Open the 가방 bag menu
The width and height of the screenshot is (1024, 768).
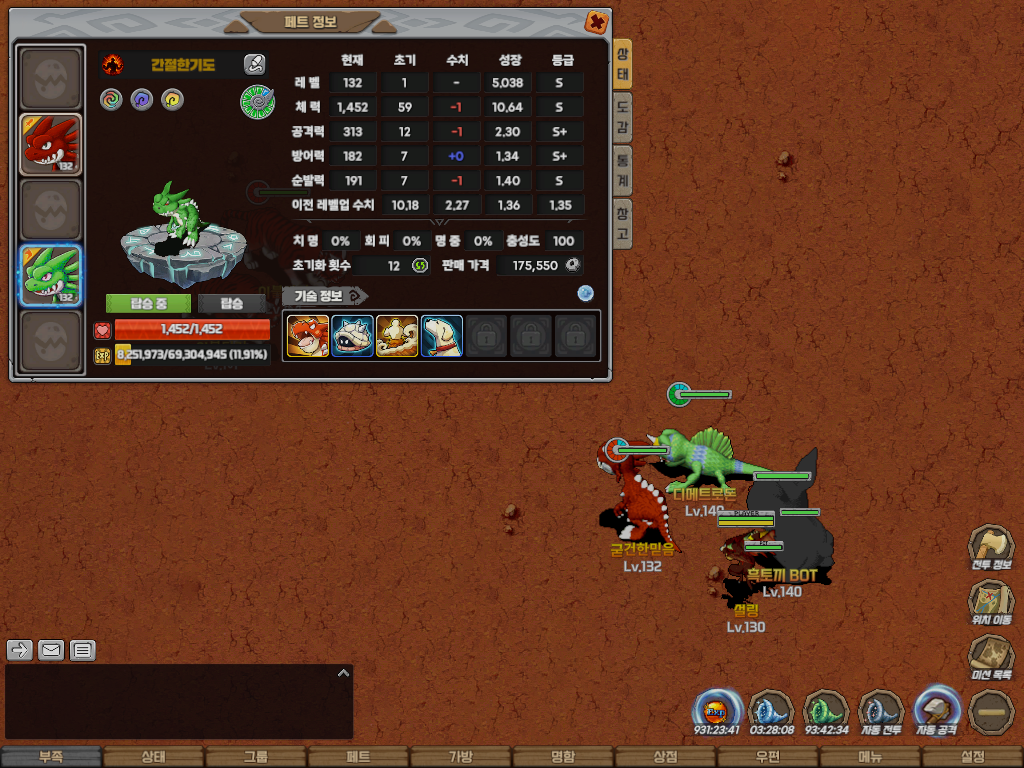coord(460,757)
